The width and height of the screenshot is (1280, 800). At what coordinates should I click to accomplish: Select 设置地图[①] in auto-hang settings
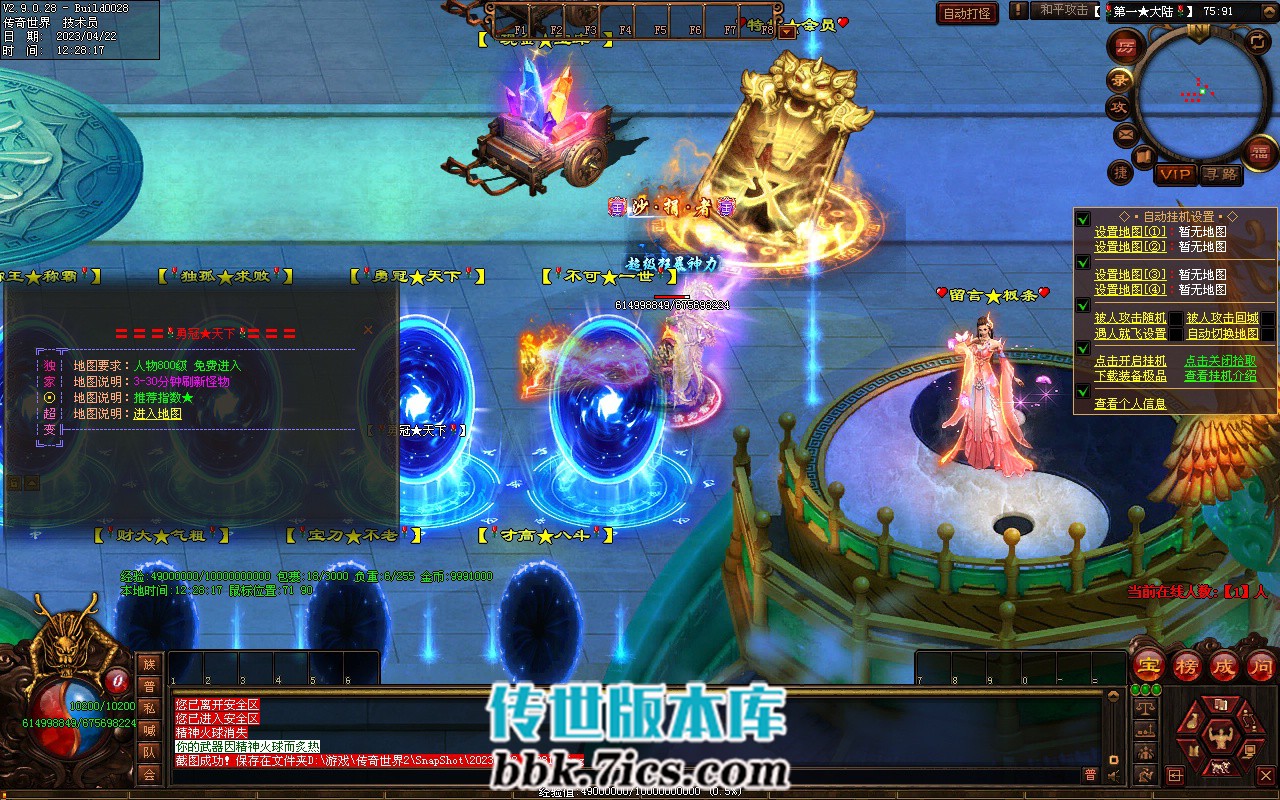pyautogui.click(x=1130, y=232)
